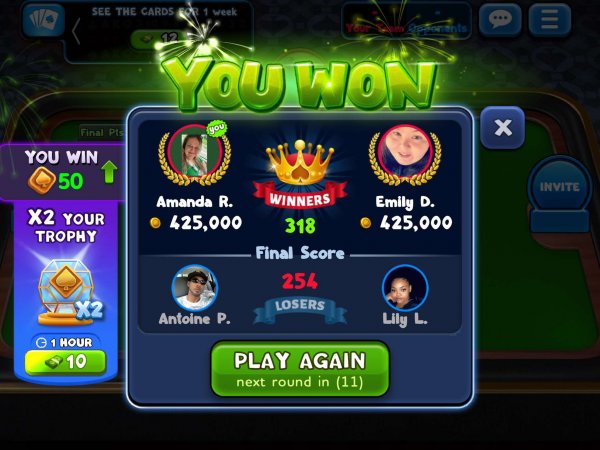The width and height of the screenshot is (600, 450).
Task: Open Antoine P.'s player avatar
Action: pos(196,288)
